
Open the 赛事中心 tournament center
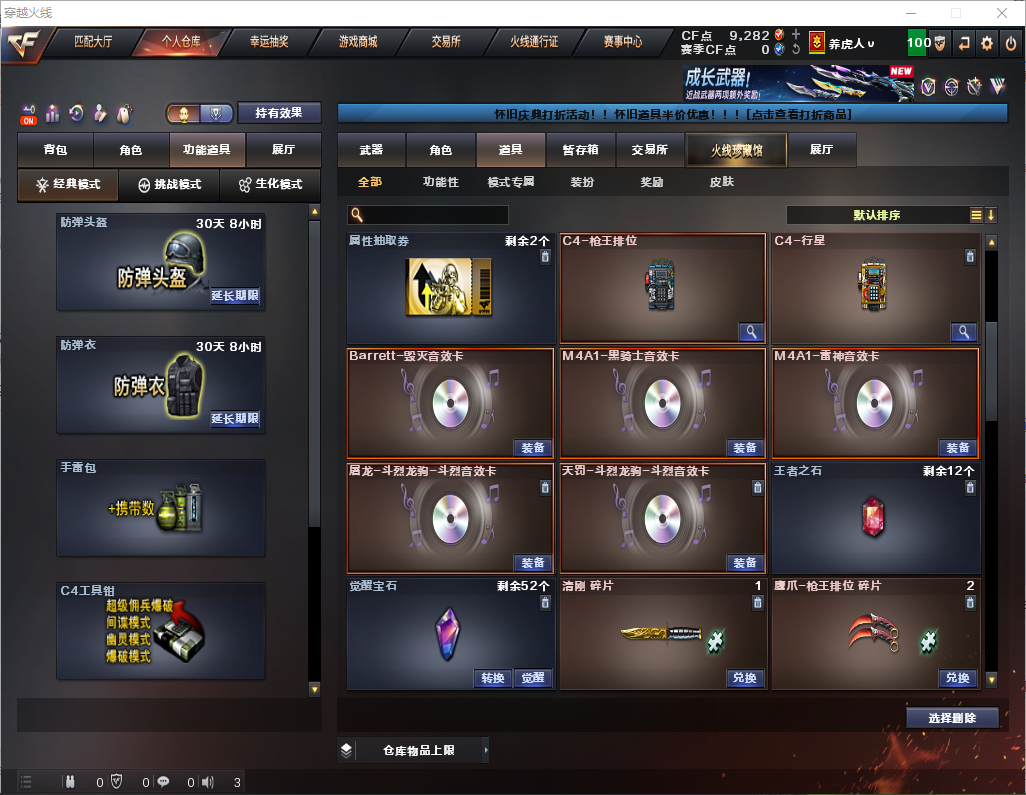click(622, 42)
